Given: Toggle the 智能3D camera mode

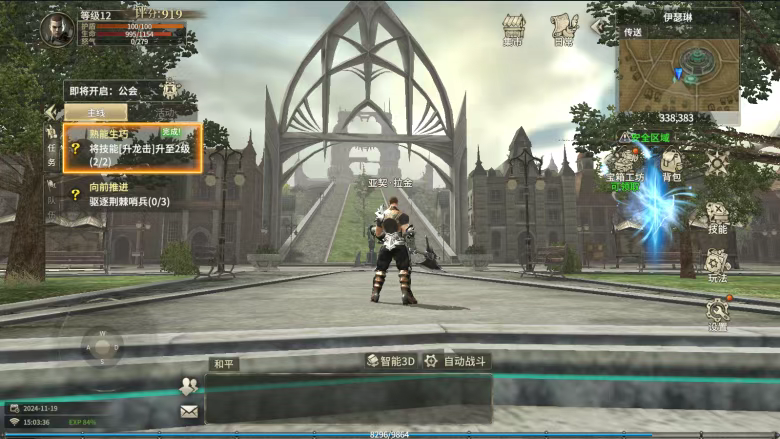Looking at the screenshot, I should coord(390,361).
